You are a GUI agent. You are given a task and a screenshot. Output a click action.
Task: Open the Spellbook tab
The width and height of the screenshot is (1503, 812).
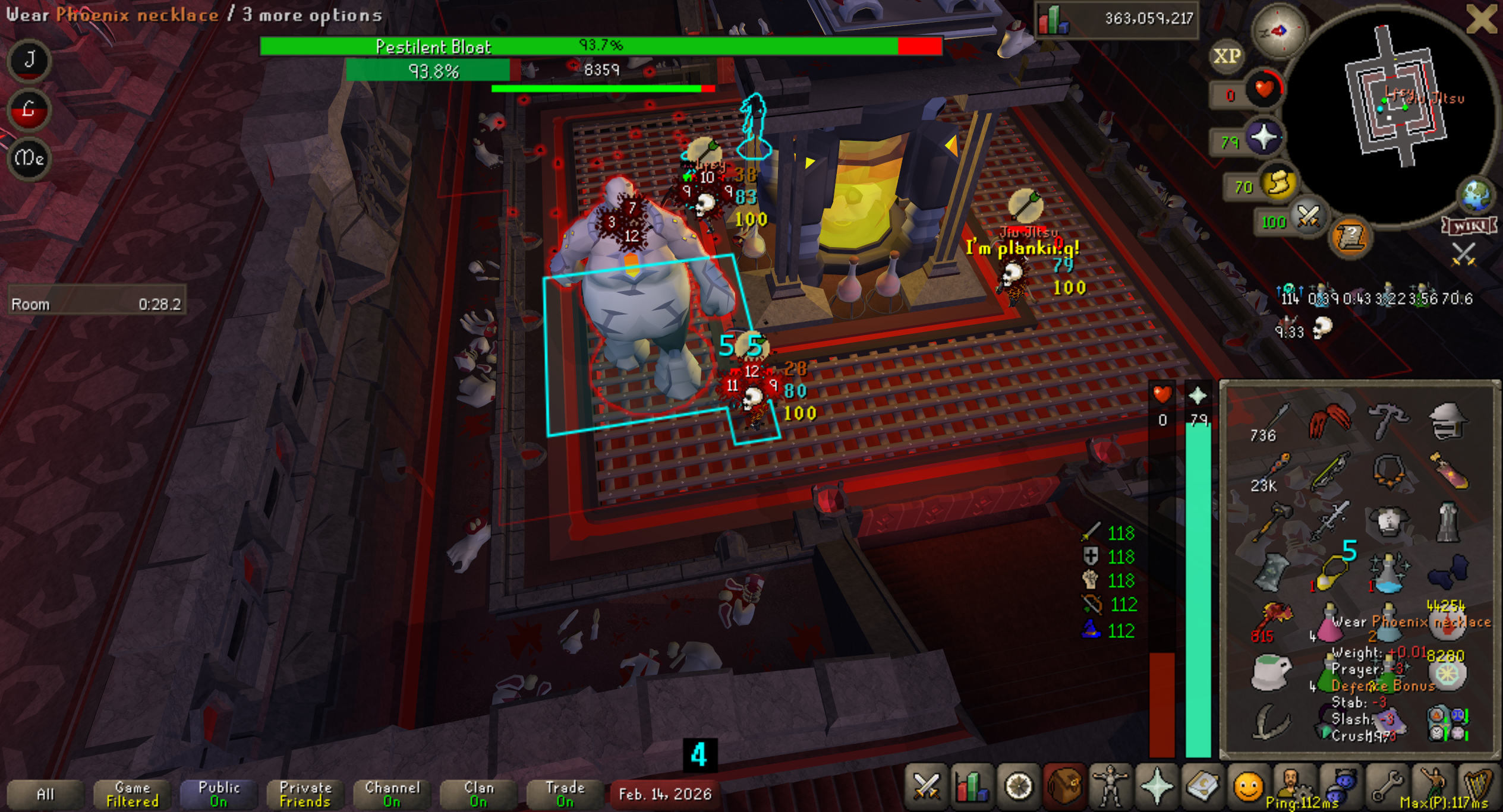[x=1202, y=787]
